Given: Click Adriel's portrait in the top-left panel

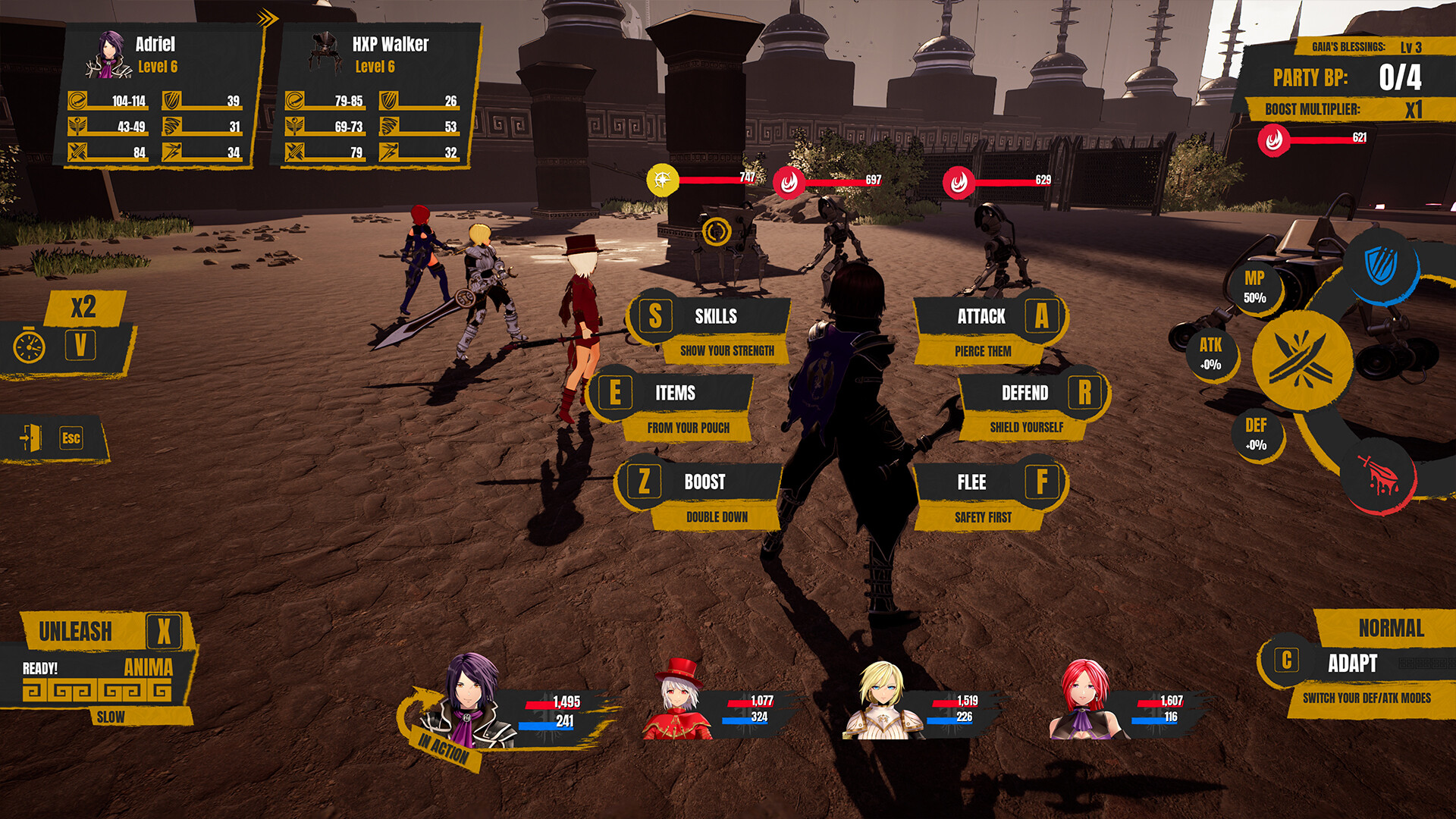Looking at the screenshot, I should coord(108,55).
